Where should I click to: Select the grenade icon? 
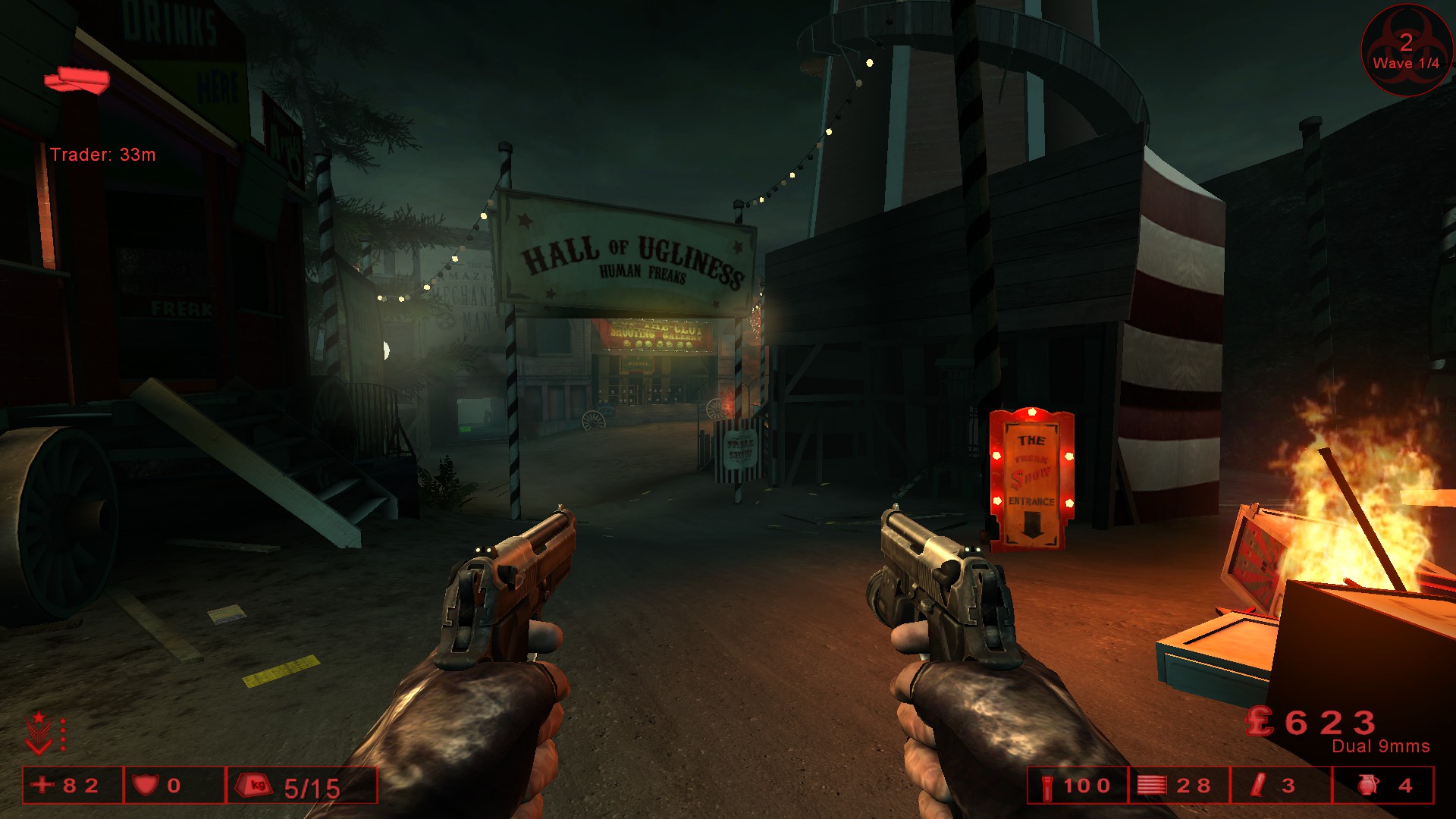(1368, 785)
